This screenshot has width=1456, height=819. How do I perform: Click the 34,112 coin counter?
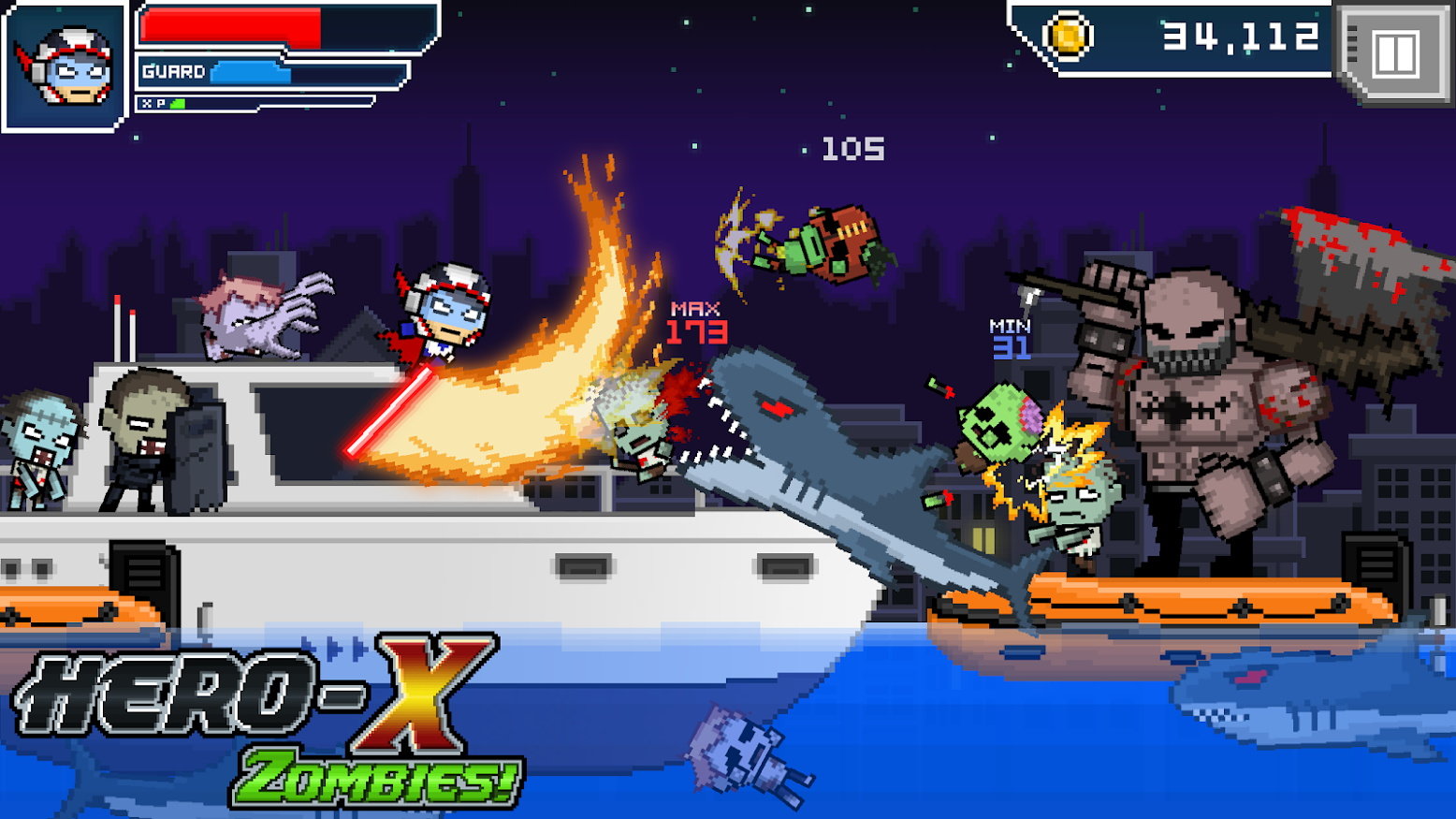1235,39
